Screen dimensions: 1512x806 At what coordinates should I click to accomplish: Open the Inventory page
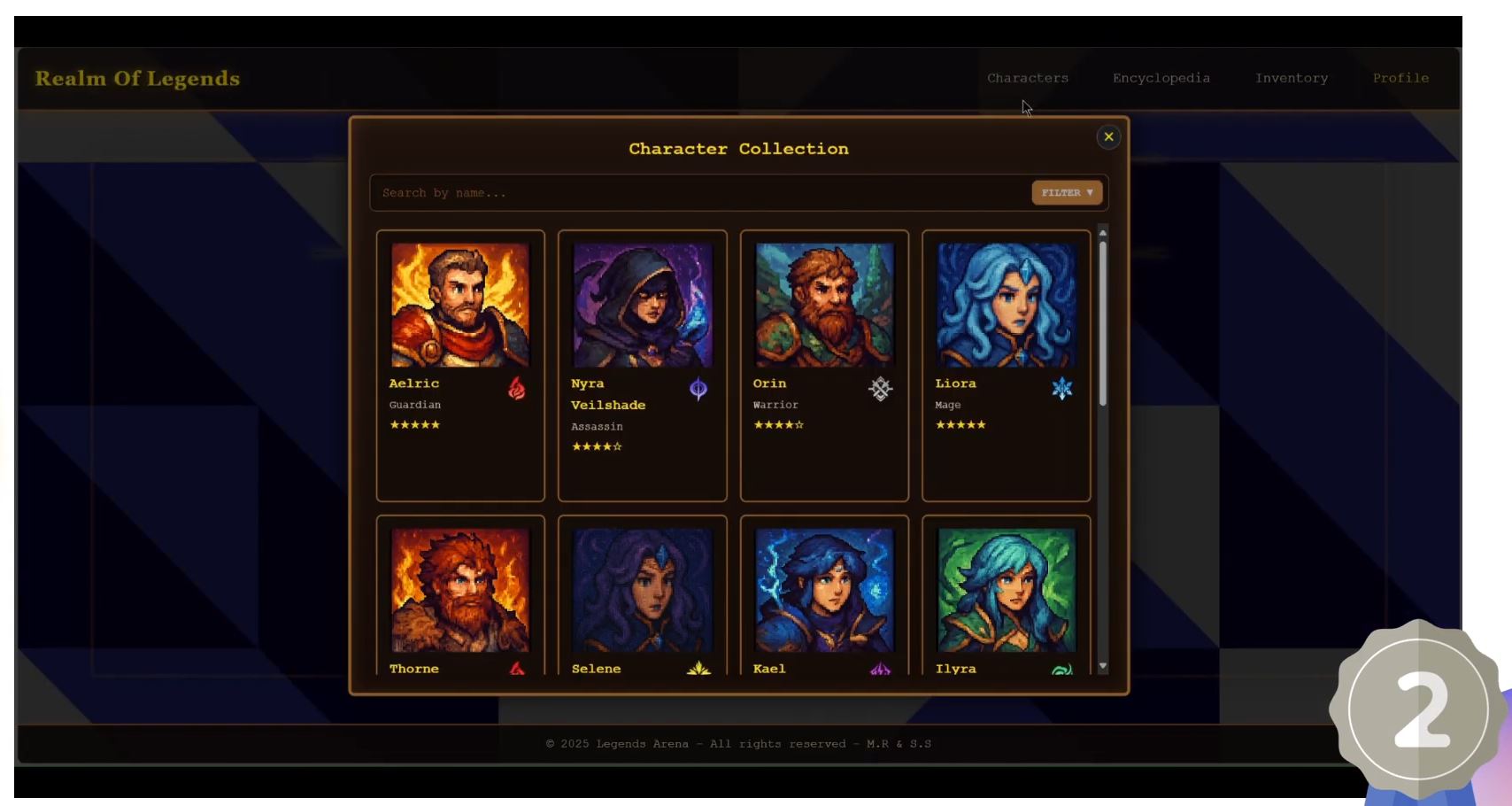(1291, 78)
